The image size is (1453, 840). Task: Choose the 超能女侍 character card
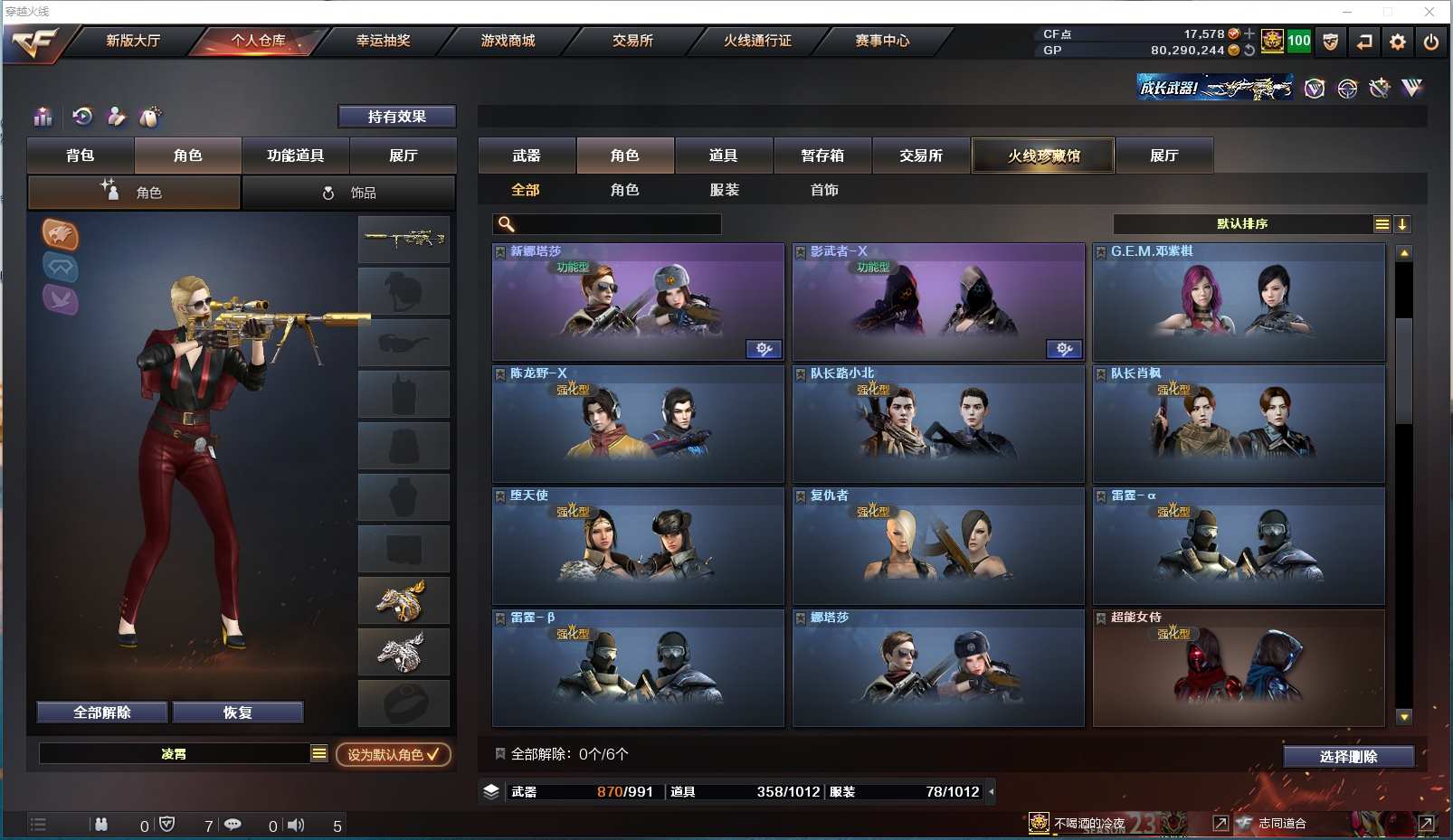tap(1239, 668)
